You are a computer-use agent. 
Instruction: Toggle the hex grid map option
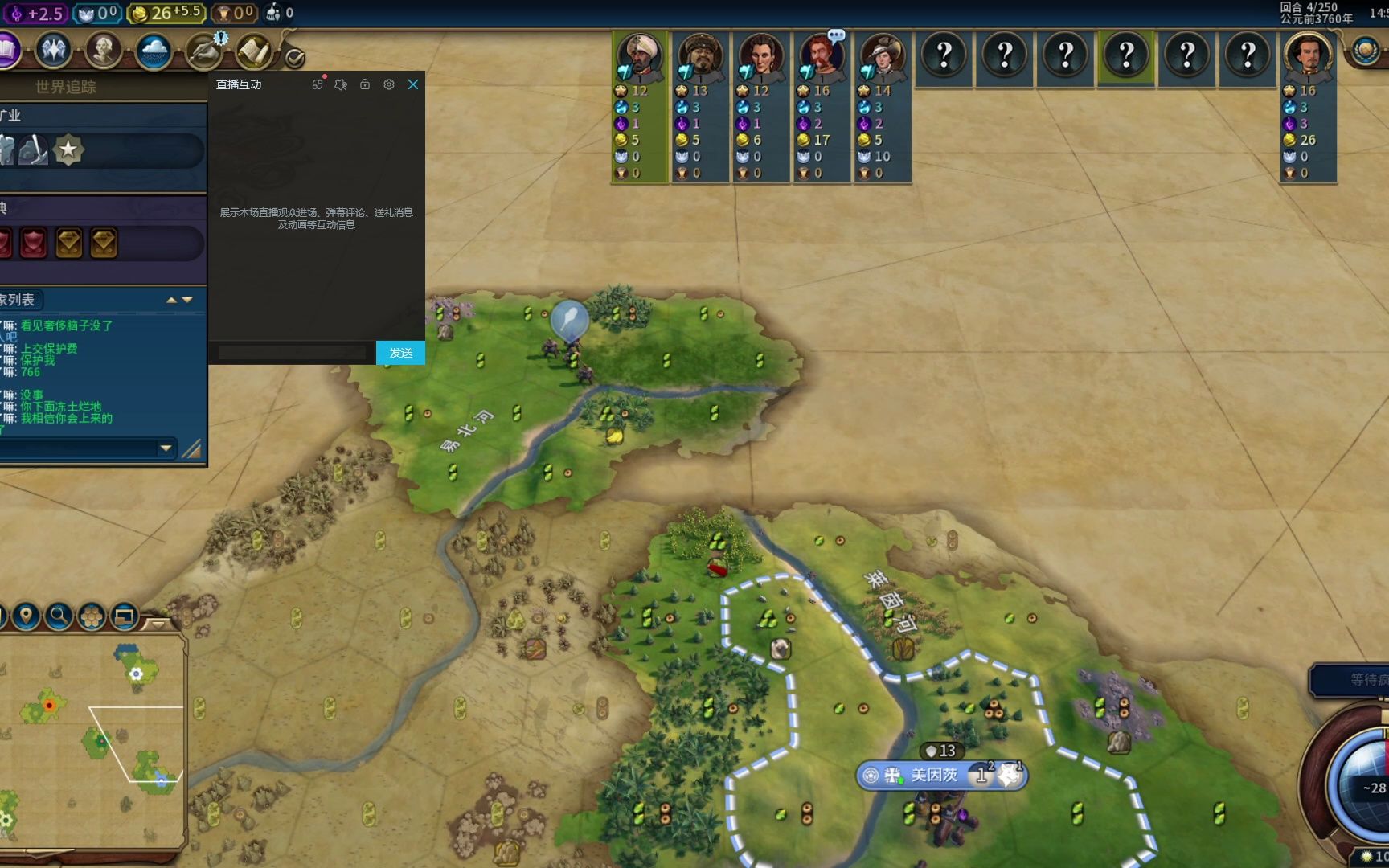[x=92, y=616]
